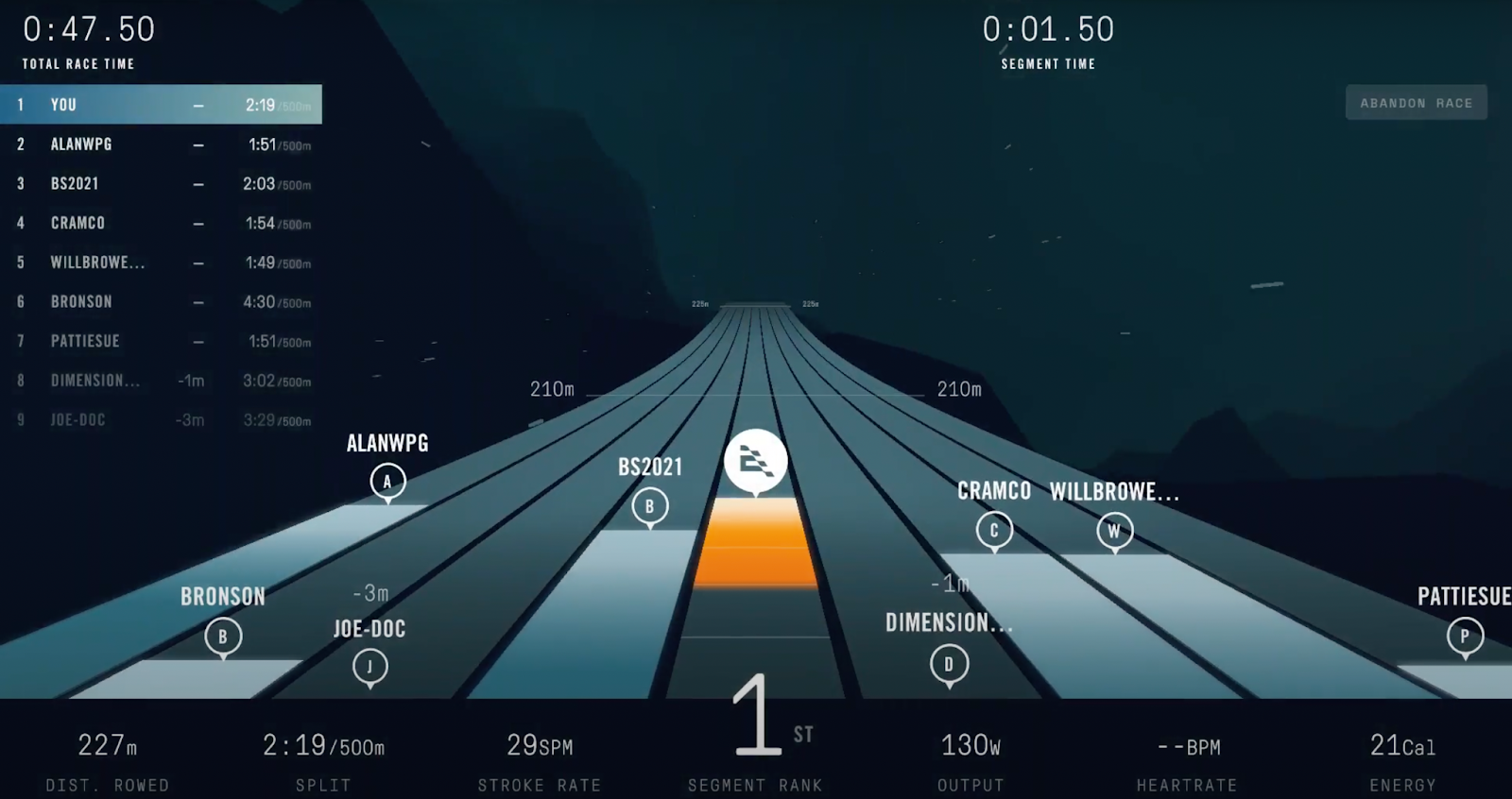The image size is (1512, 799).
Task: Pick the DIMENSION... leaderboard row
Action: pos(161,381)
